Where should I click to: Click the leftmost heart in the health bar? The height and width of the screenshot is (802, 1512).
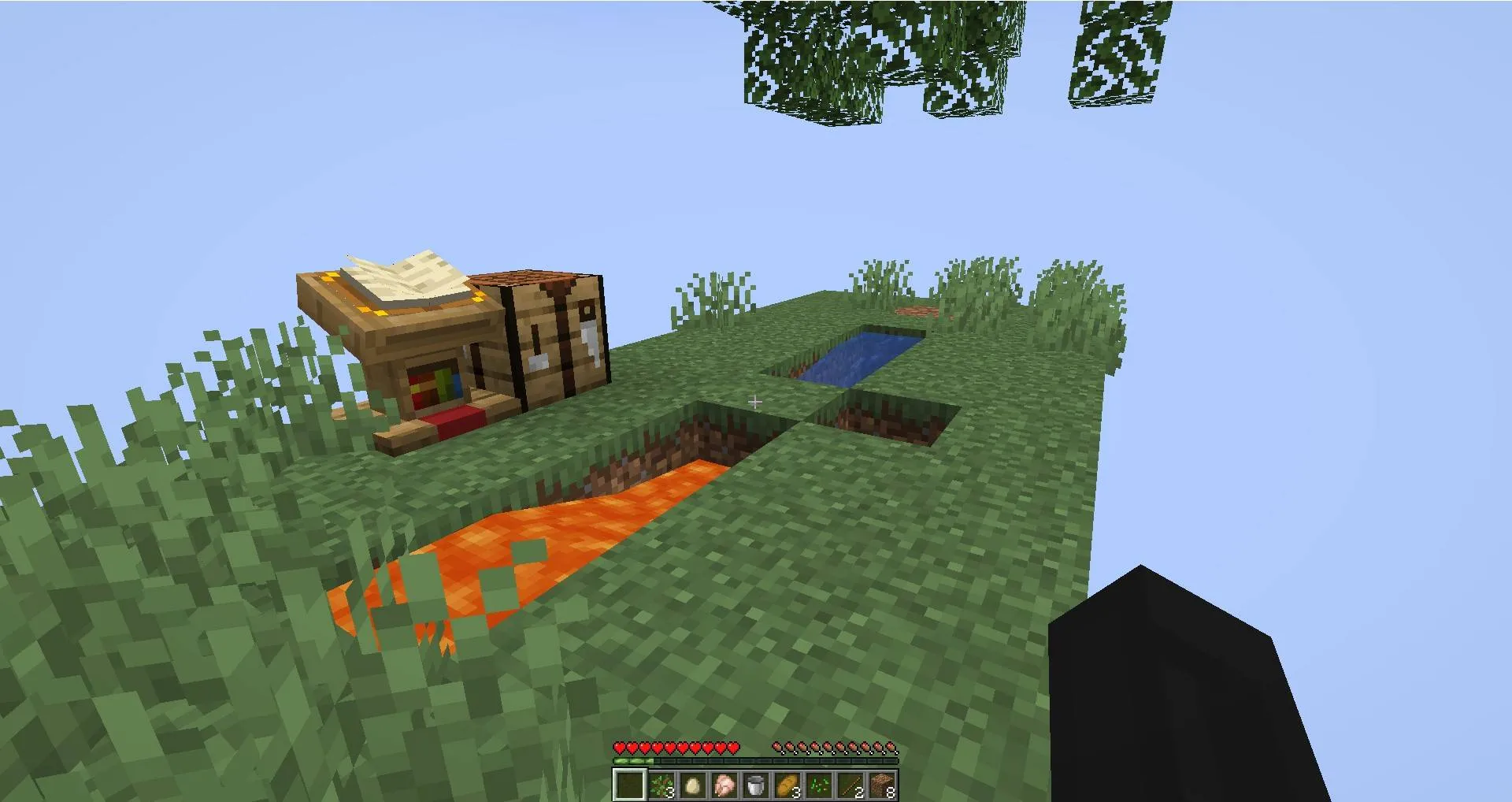[x=619, y=748]
